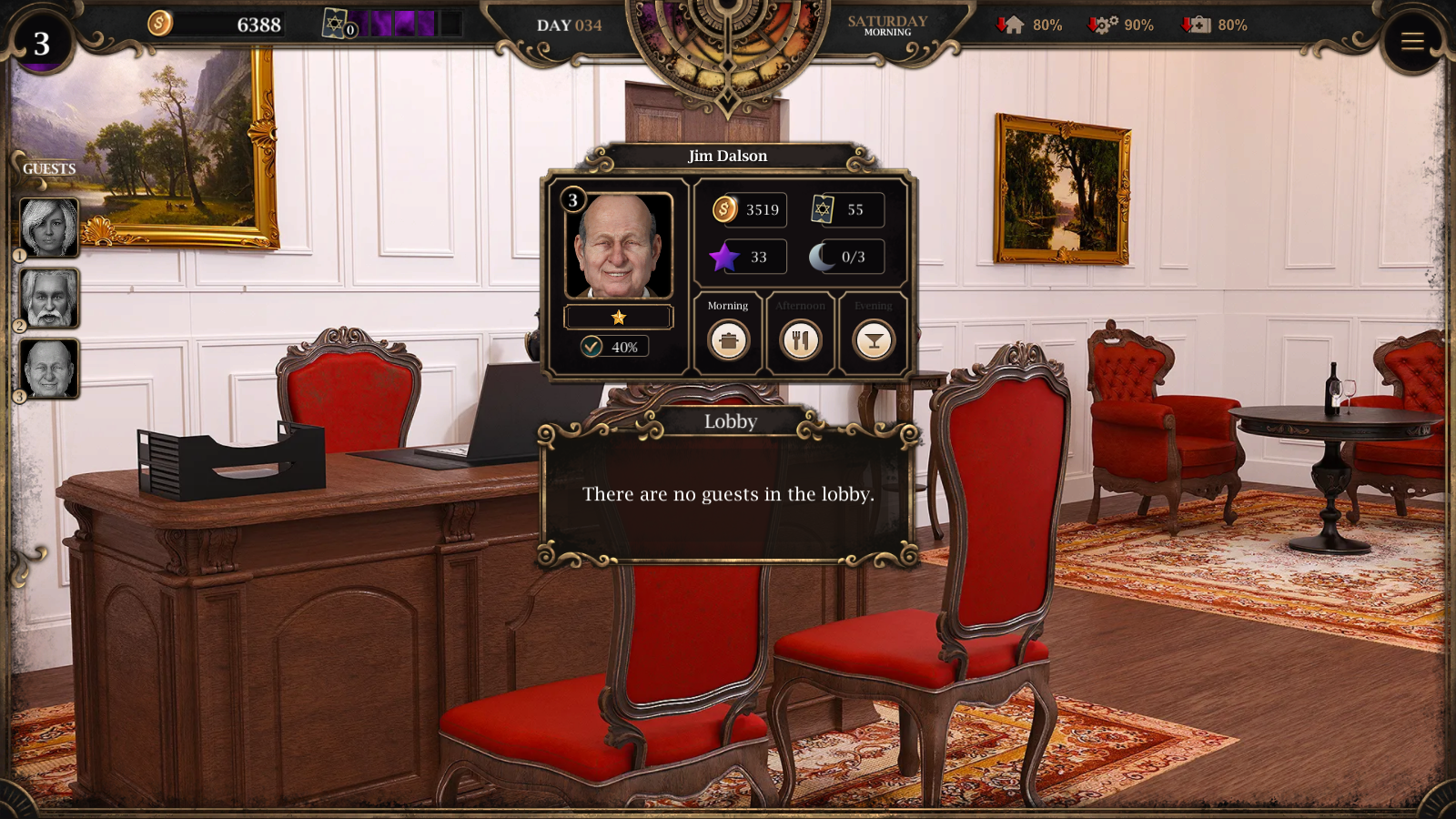Click the gold coin money icon
This screenshot has height=819, width=1456.
pyautogui.click(x=160, y=23)
